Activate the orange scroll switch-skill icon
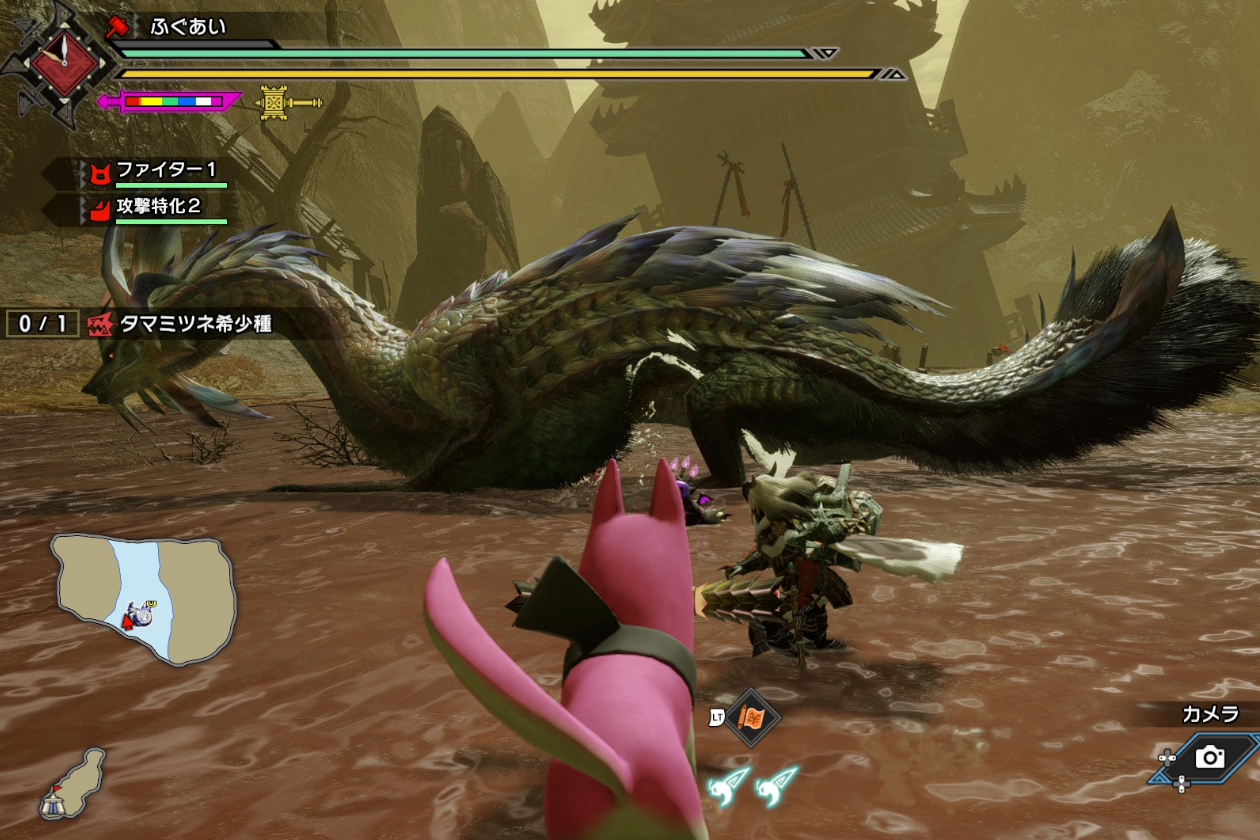Image resolution: width=1260 pixels, height=840 pixels. (x=751, y=717)
